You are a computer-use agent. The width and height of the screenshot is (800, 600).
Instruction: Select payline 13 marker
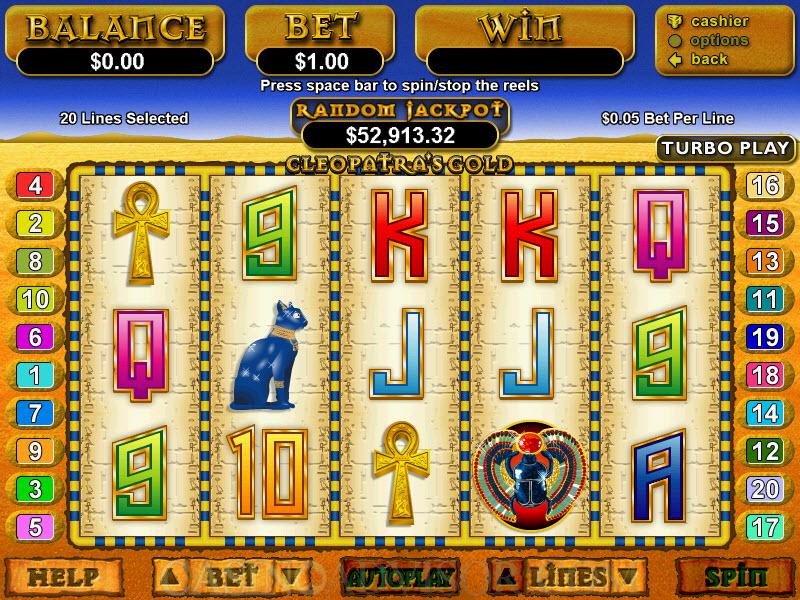tap(765, 261)
